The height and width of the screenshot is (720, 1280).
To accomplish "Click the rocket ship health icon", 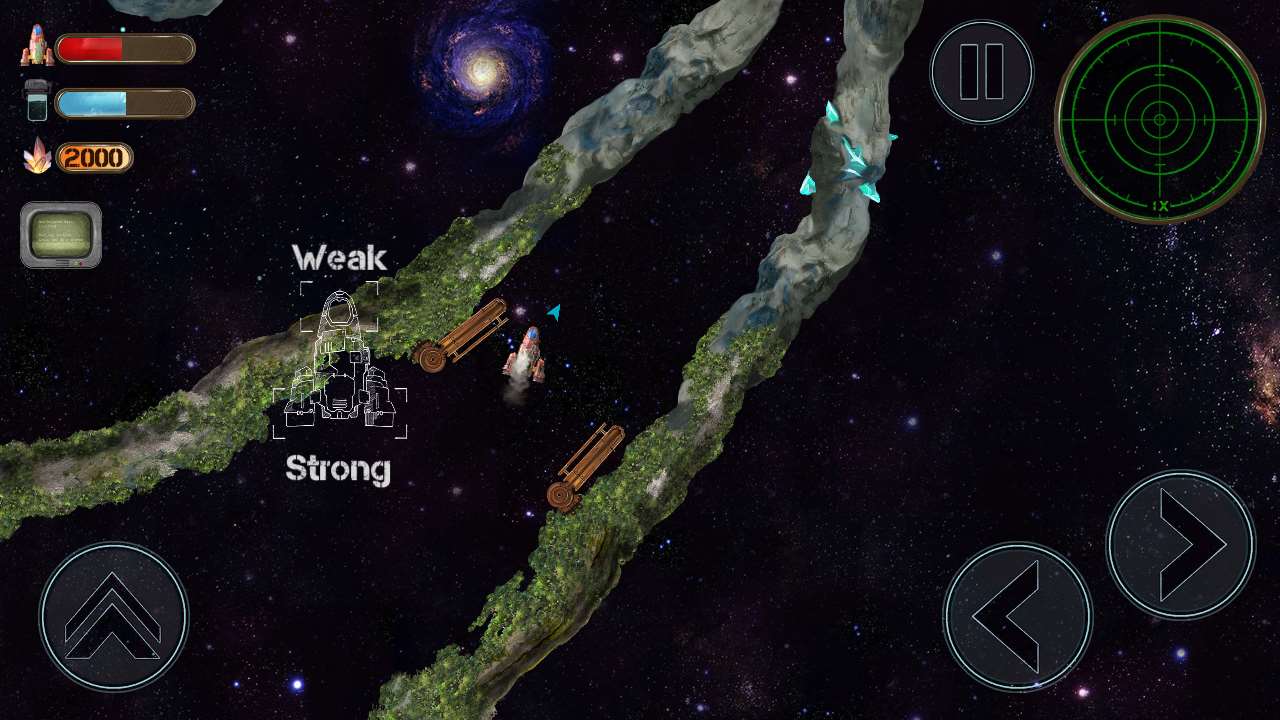I will pyautogui.click(x=37, y=44).
